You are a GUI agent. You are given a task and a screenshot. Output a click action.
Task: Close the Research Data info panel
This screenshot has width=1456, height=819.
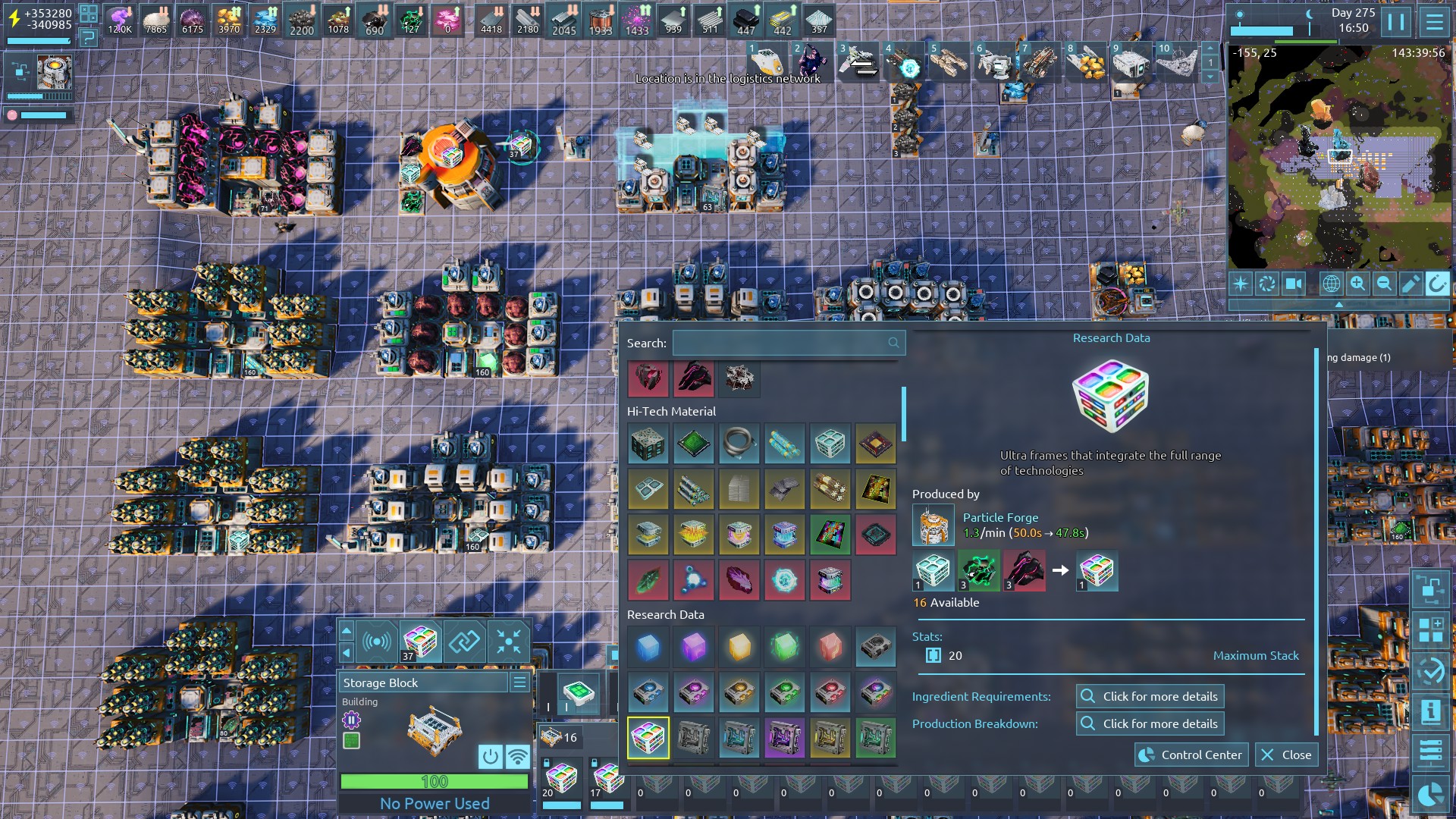point(1287,755)
